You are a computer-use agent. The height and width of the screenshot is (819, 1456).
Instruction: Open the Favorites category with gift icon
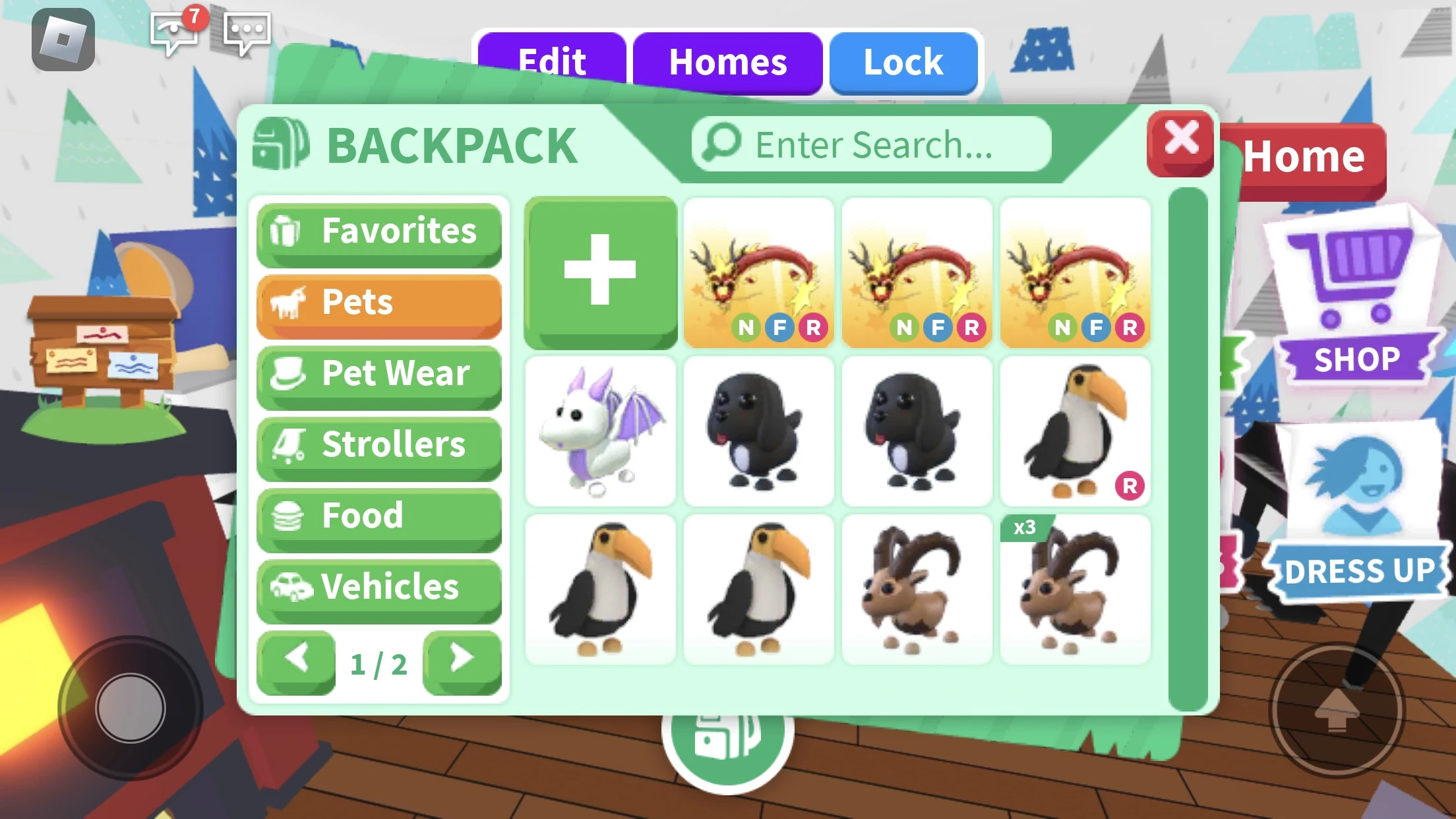click(379, 232)
